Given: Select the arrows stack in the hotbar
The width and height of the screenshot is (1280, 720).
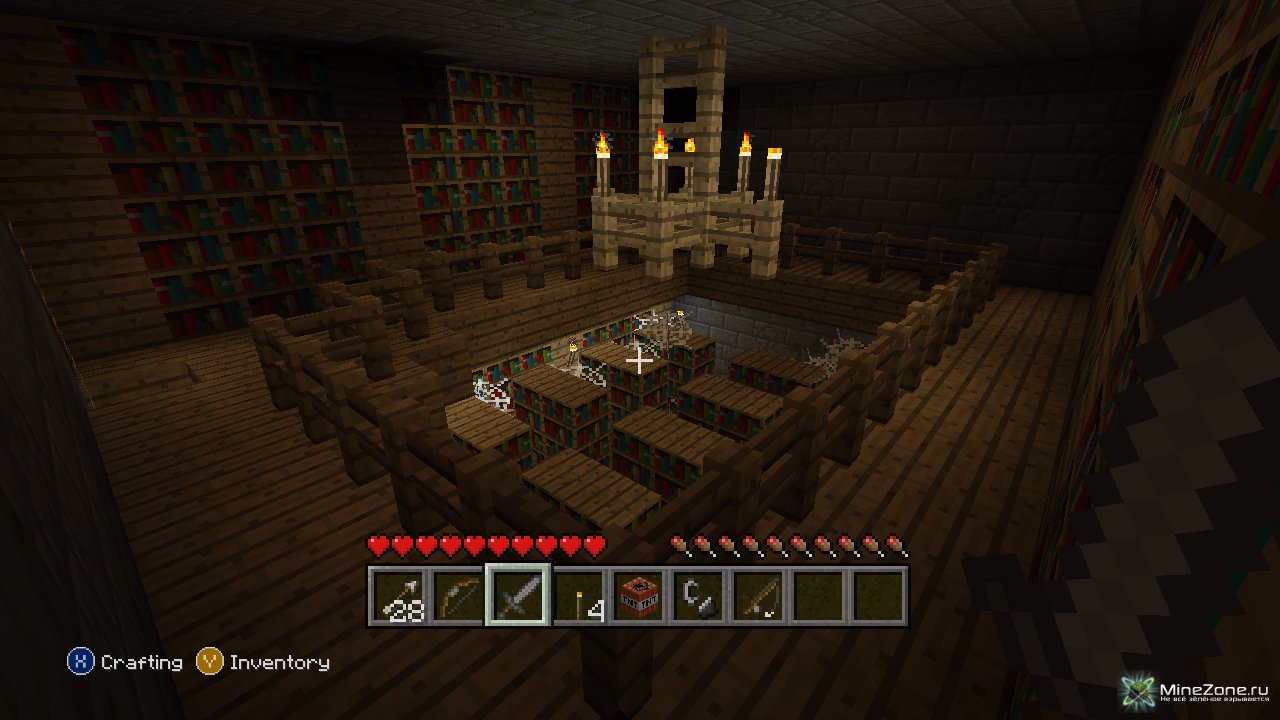Looking at the screenshot, I should coord(398,596).
